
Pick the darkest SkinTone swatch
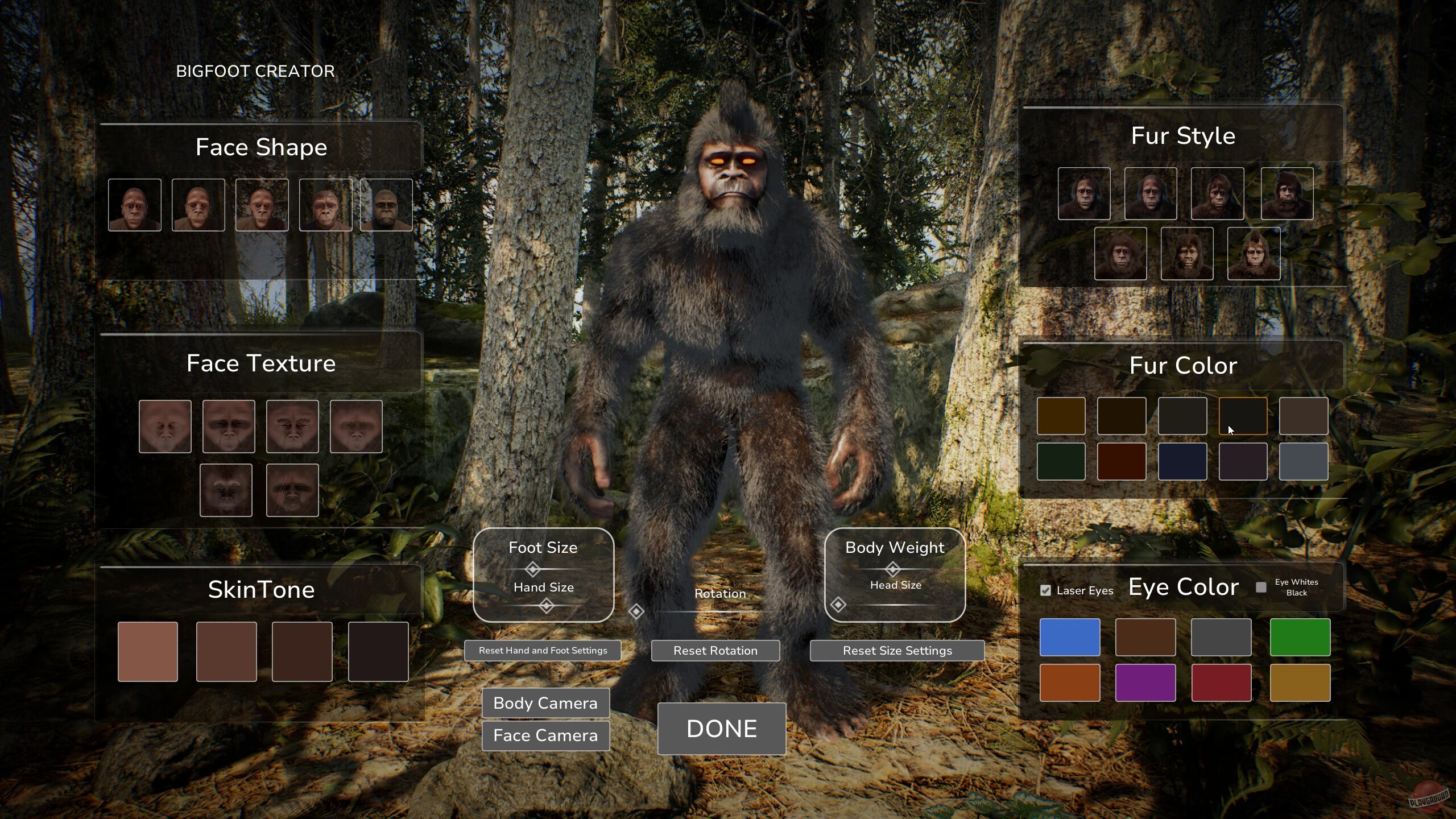tap(378, 651)
